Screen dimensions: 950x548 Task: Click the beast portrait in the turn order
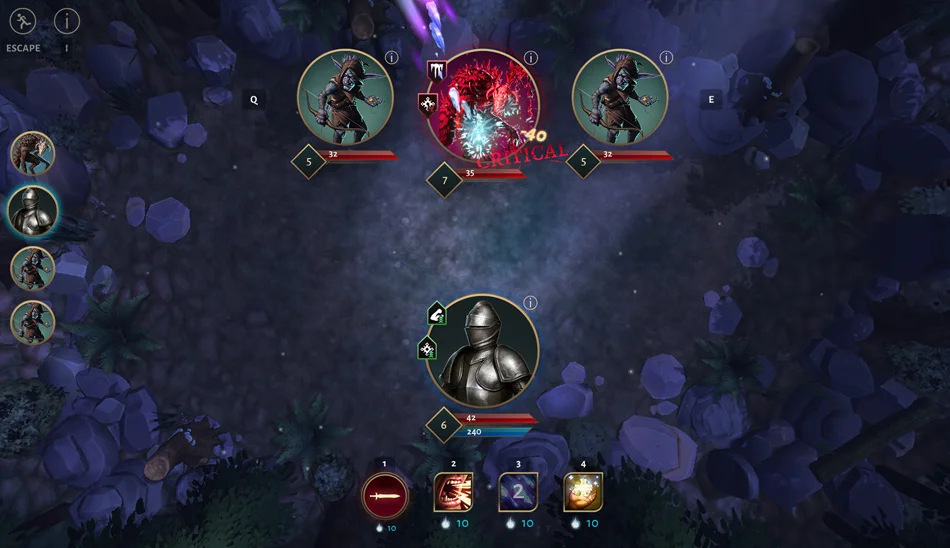tap(32, 154)
